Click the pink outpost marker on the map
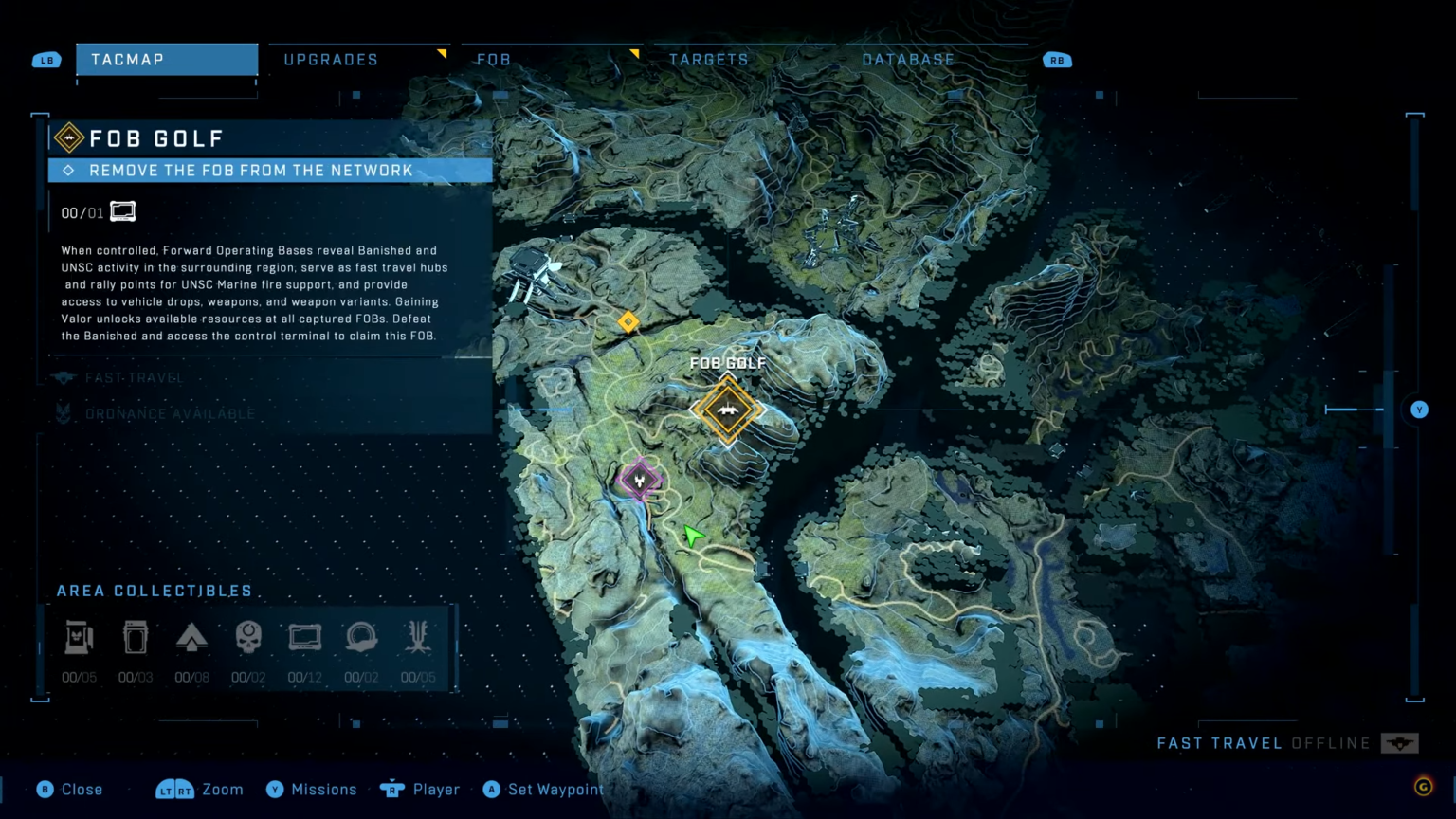 click(x=641, y=480)
